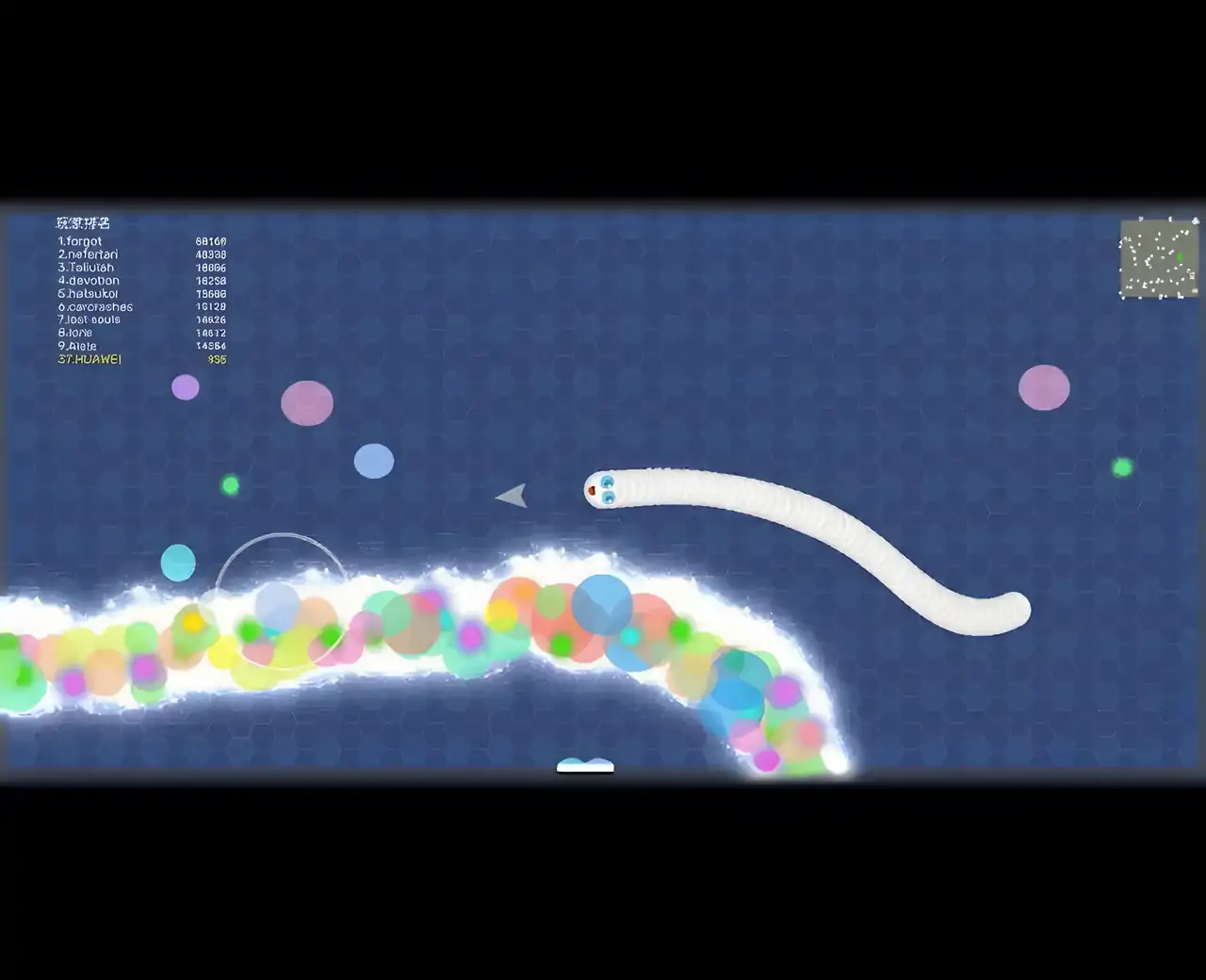Click the purple pellet above the leaderboard area

click(185, 386)
